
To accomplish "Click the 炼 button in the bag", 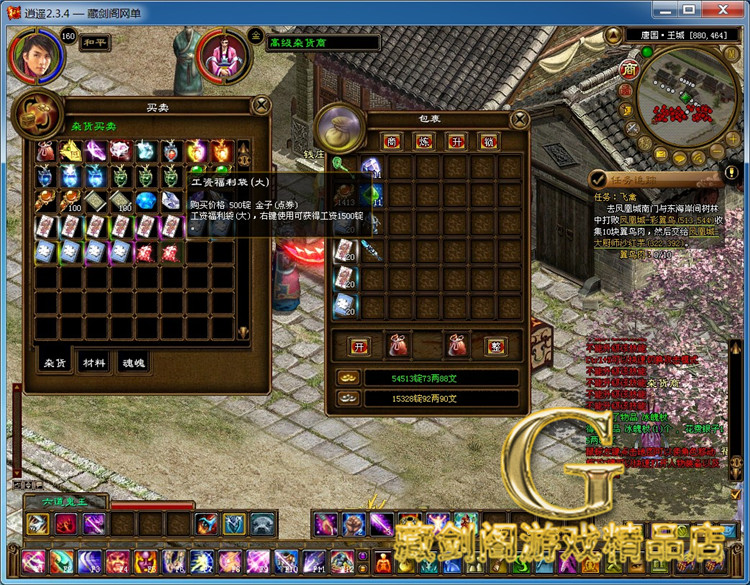I will click(x=423, y=141).
